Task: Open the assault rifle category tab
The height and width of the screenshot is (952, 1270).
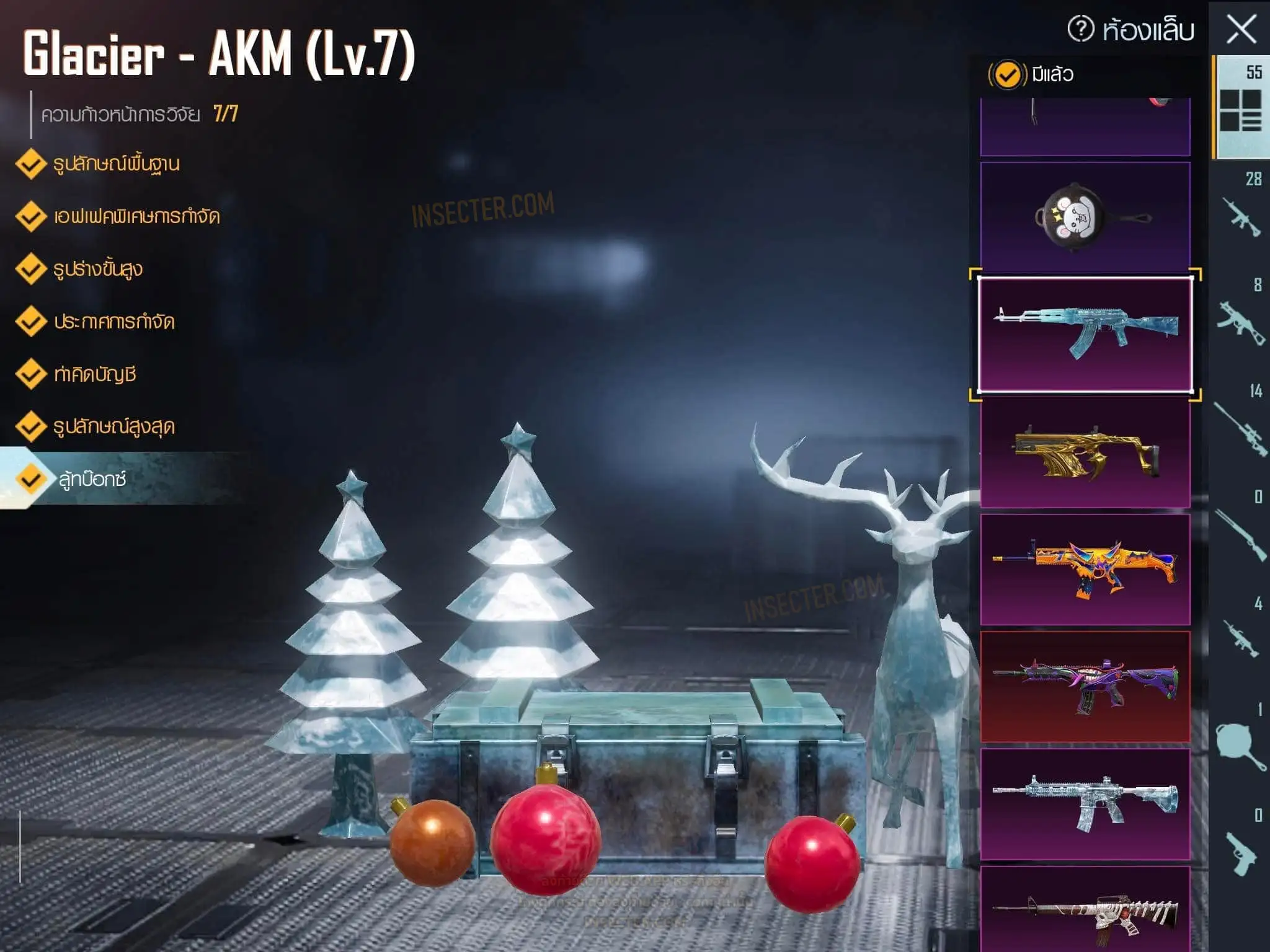Action: pyautogui.click(x=1241, y=211)
